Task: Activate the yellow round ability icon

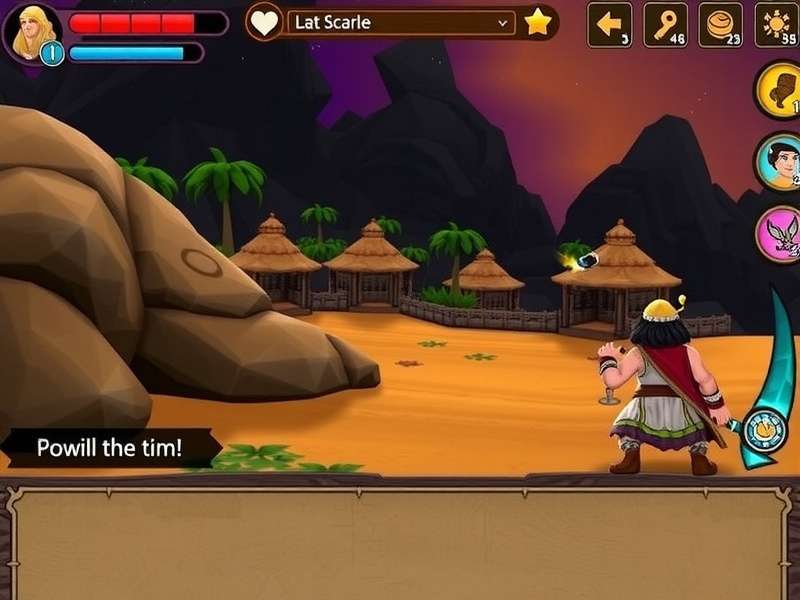Action: [x=779, y=90]
